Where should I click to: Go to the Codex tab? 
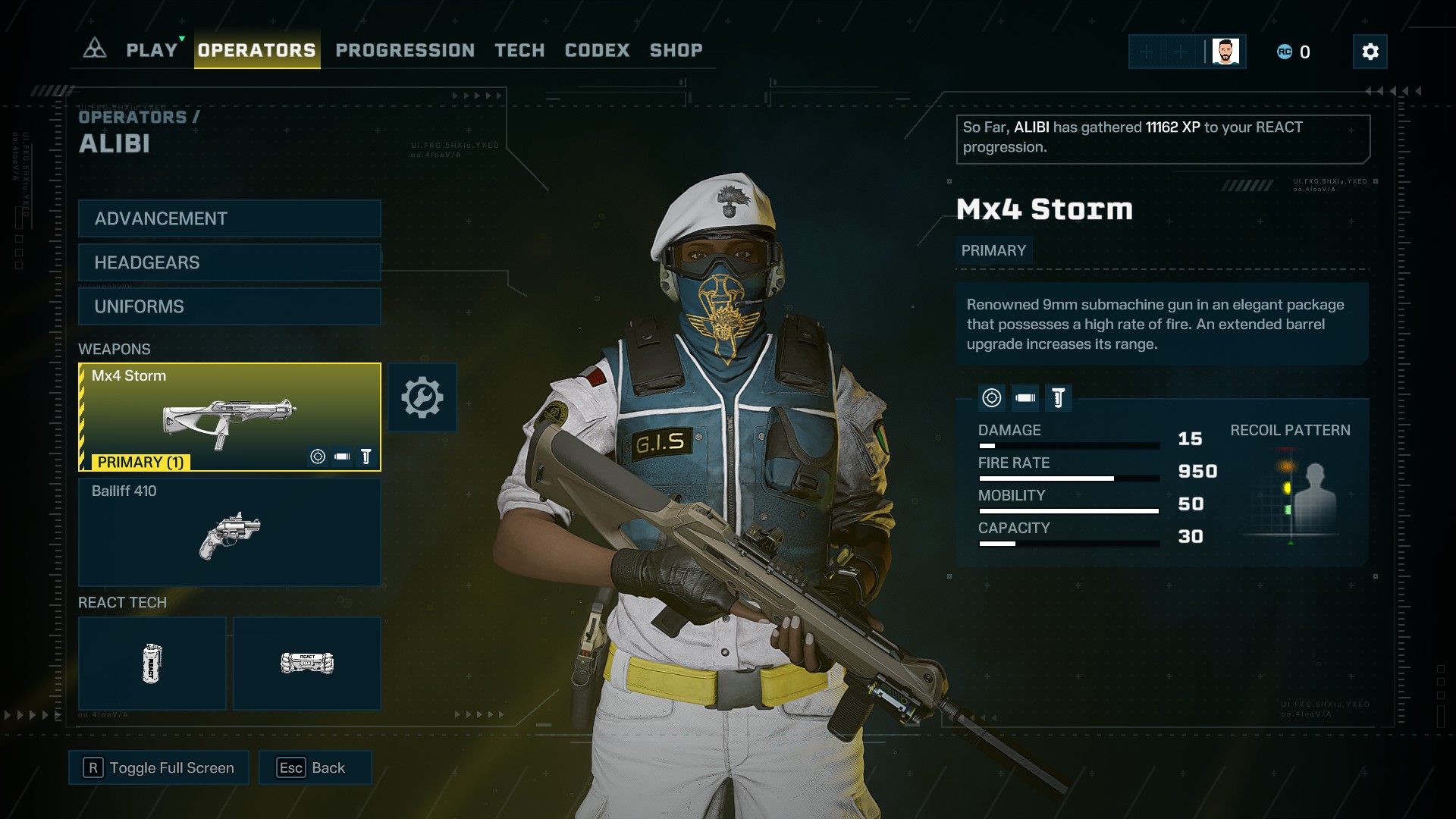pyautogui.click(x=597, y=50)
